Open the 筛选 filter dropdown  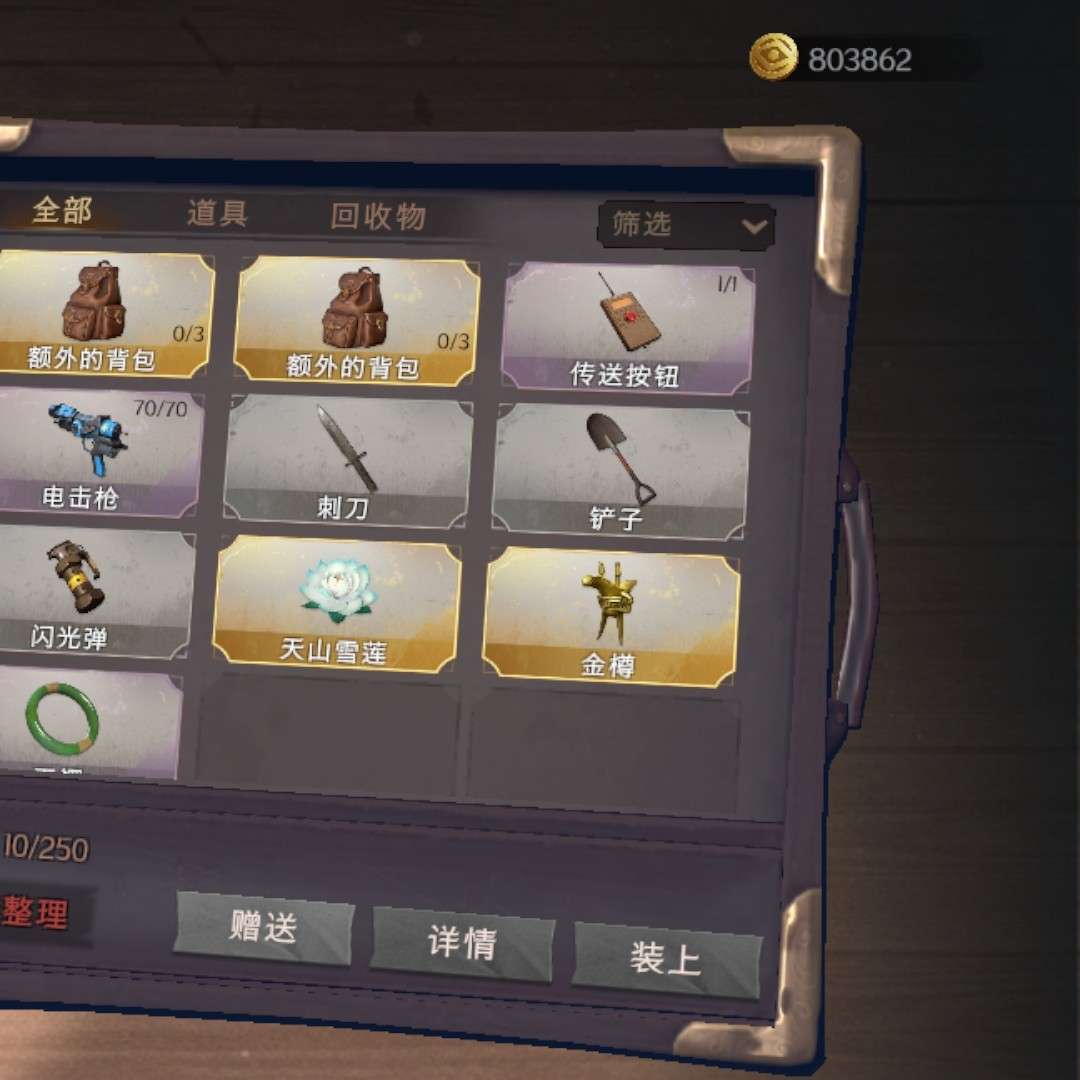(685, 226)
